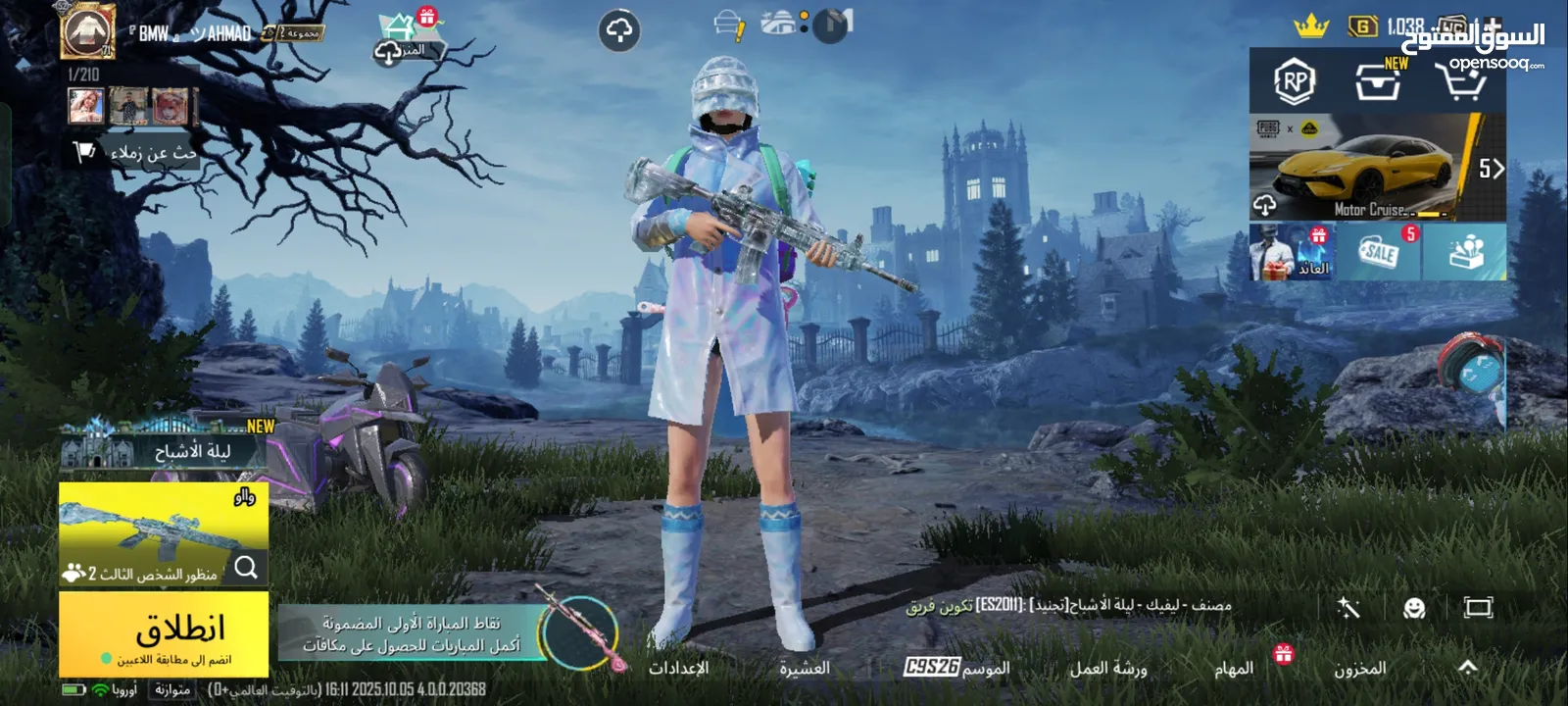1568x706 pixels.
Task: Open the العائد returning player gift icon
Action: click(x=1292, y=252)
